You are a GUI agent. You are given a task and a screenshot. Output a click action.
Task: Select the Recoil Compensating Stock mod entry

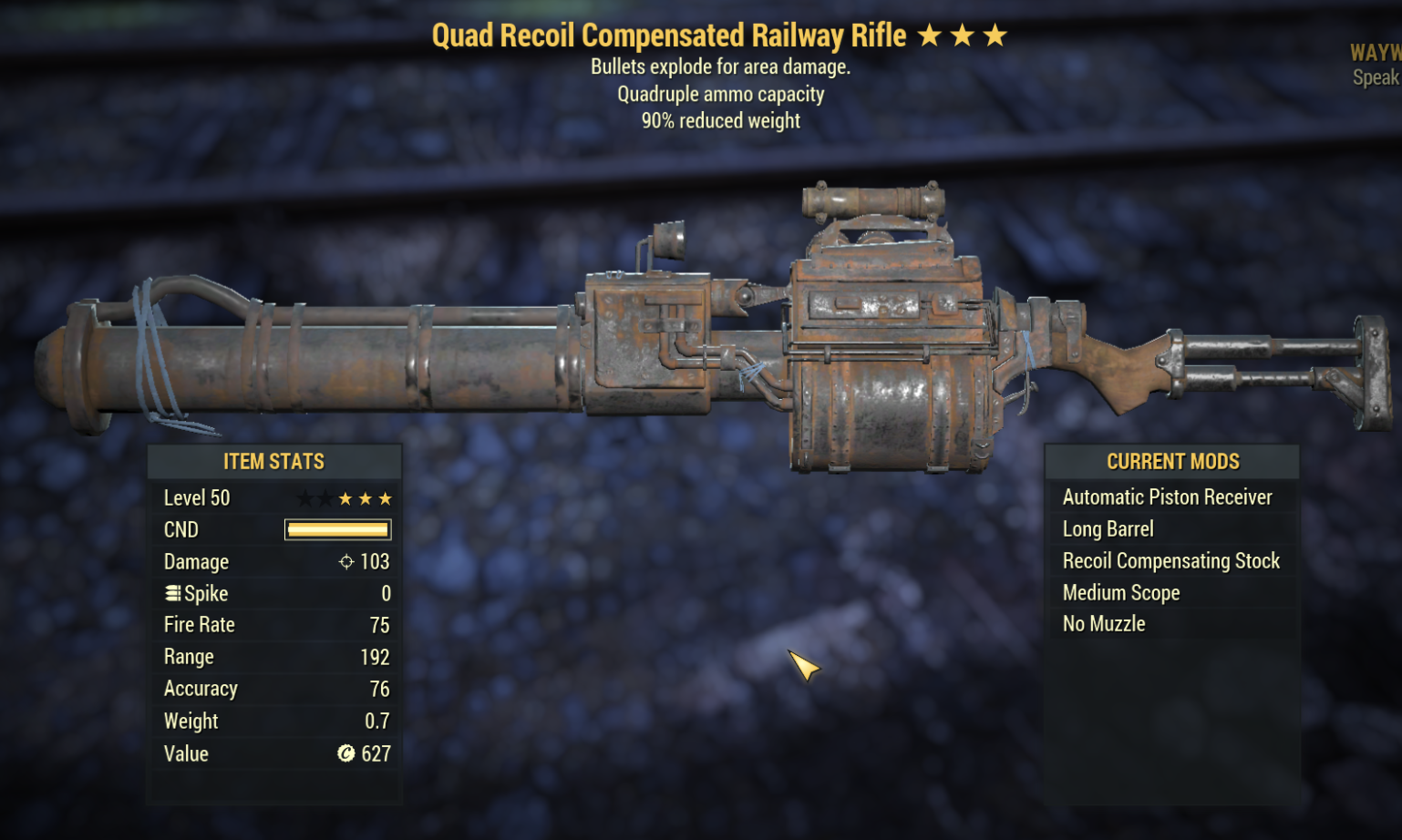1170,560
